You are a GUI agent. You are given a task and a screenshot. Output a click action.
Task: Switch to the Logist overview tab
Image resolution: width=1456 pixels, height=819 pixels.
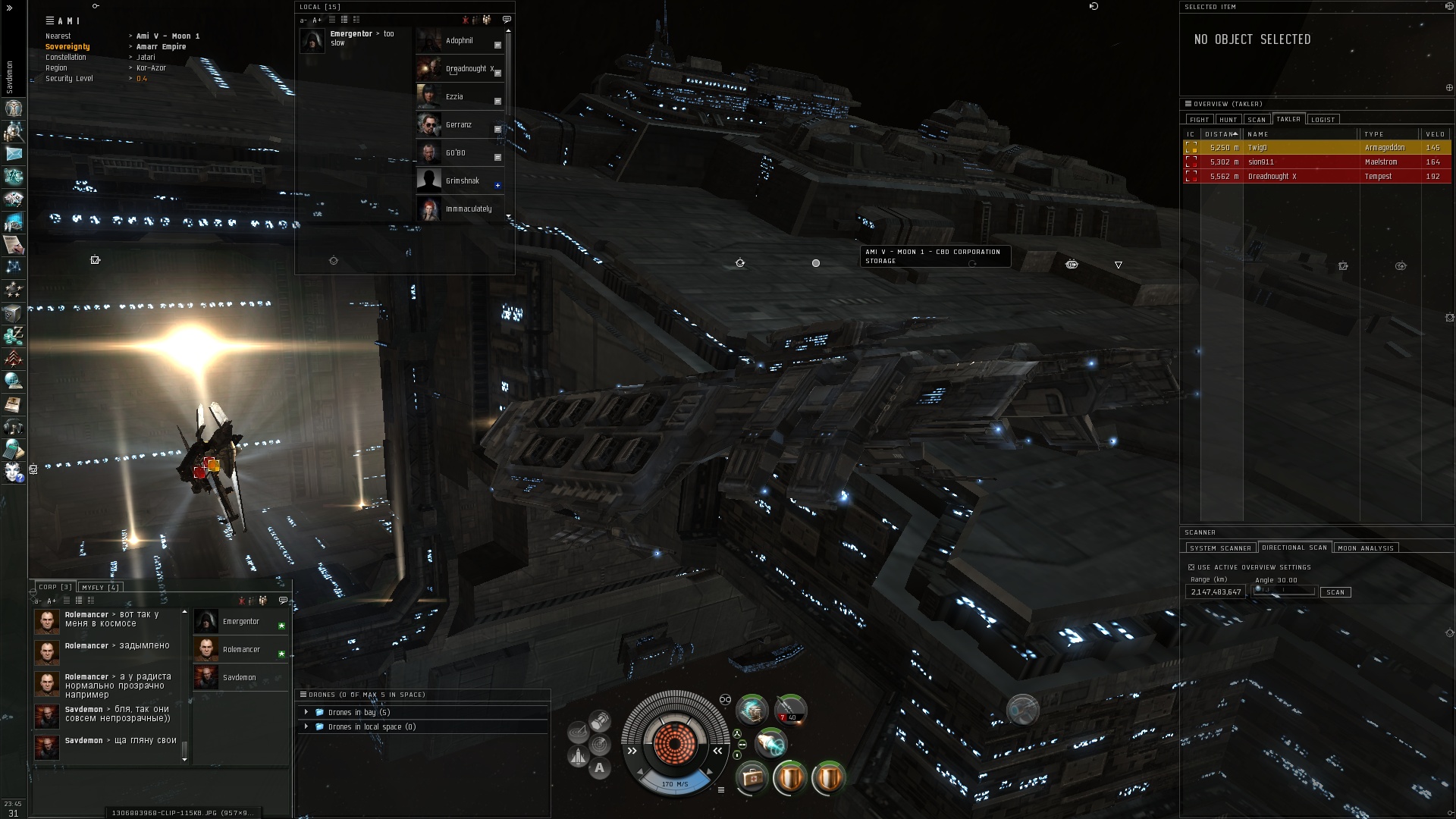click(1323, 120)
